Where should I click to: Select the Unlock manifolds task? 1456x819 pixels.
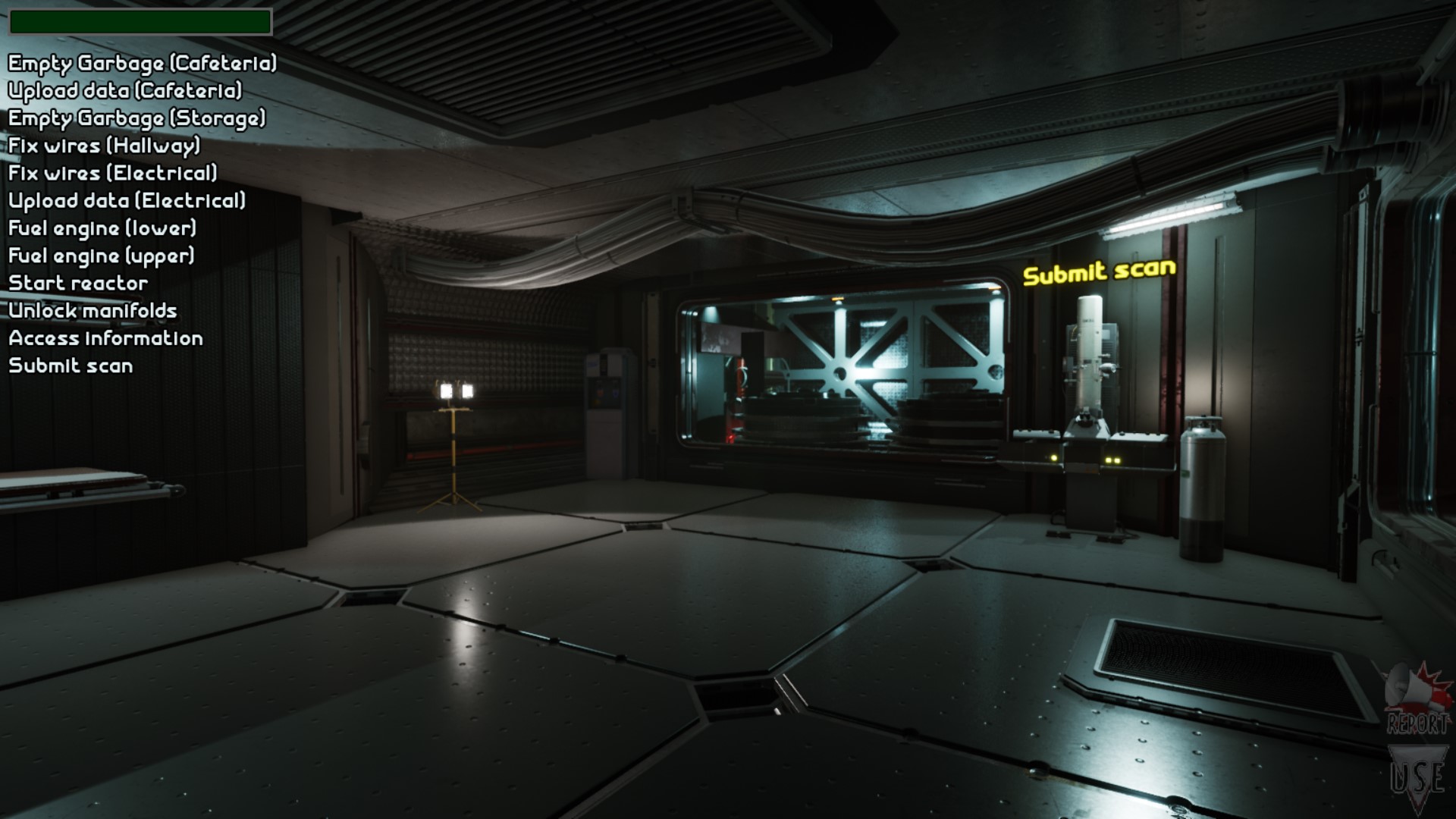pos(93,311)
